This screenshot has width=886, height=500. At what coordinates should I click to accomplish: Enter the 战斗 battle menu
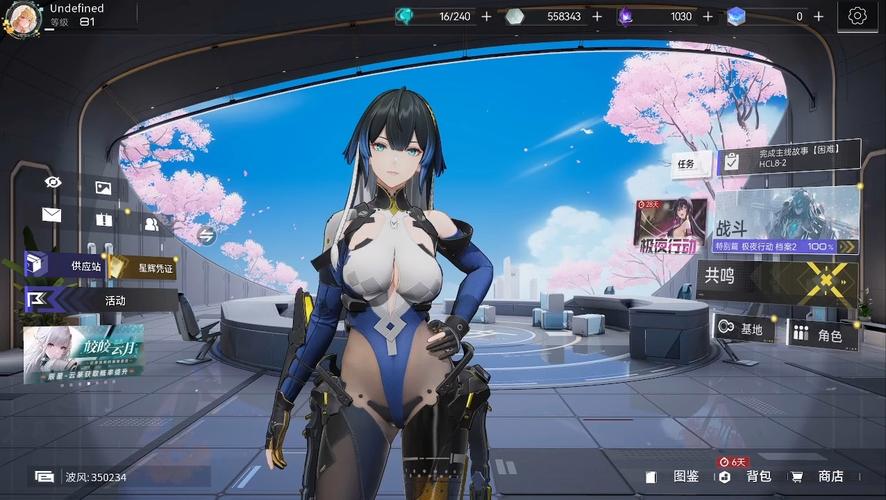pos(785,220)
